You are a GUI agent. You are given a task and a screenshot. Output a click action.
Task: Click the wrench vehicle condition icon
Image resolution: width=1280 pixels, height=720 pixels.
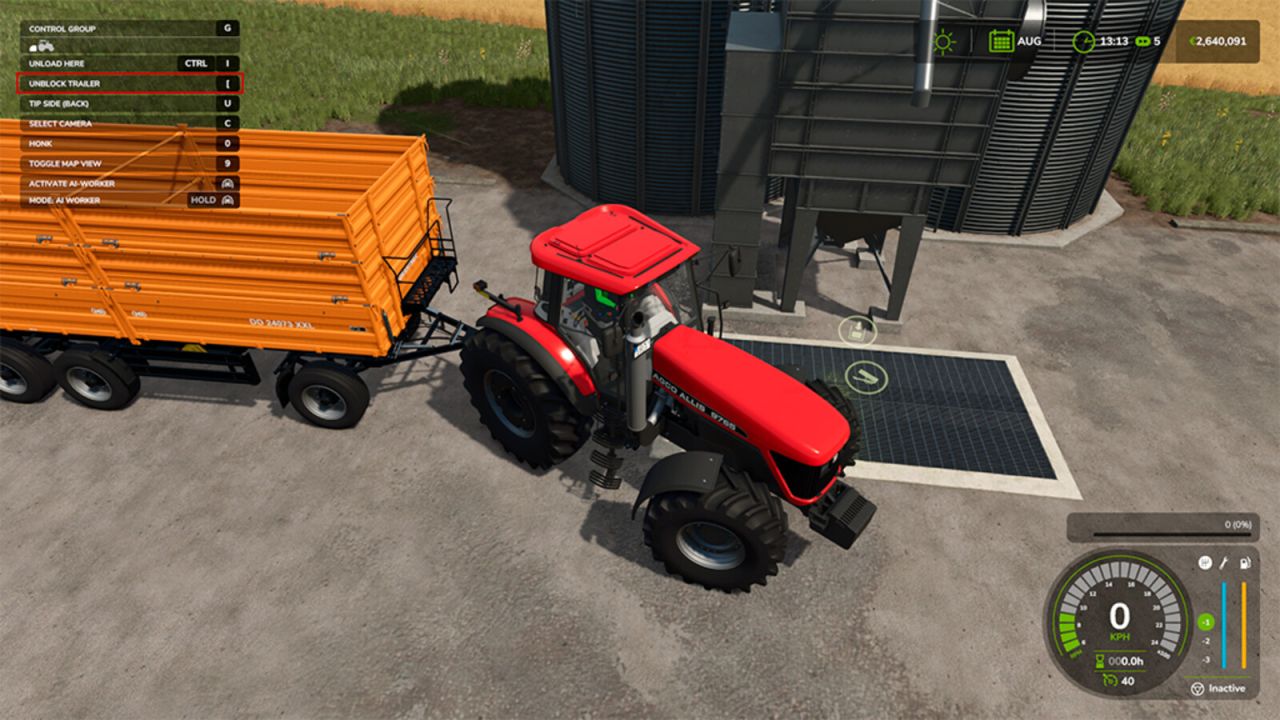tap(1225, 562)
